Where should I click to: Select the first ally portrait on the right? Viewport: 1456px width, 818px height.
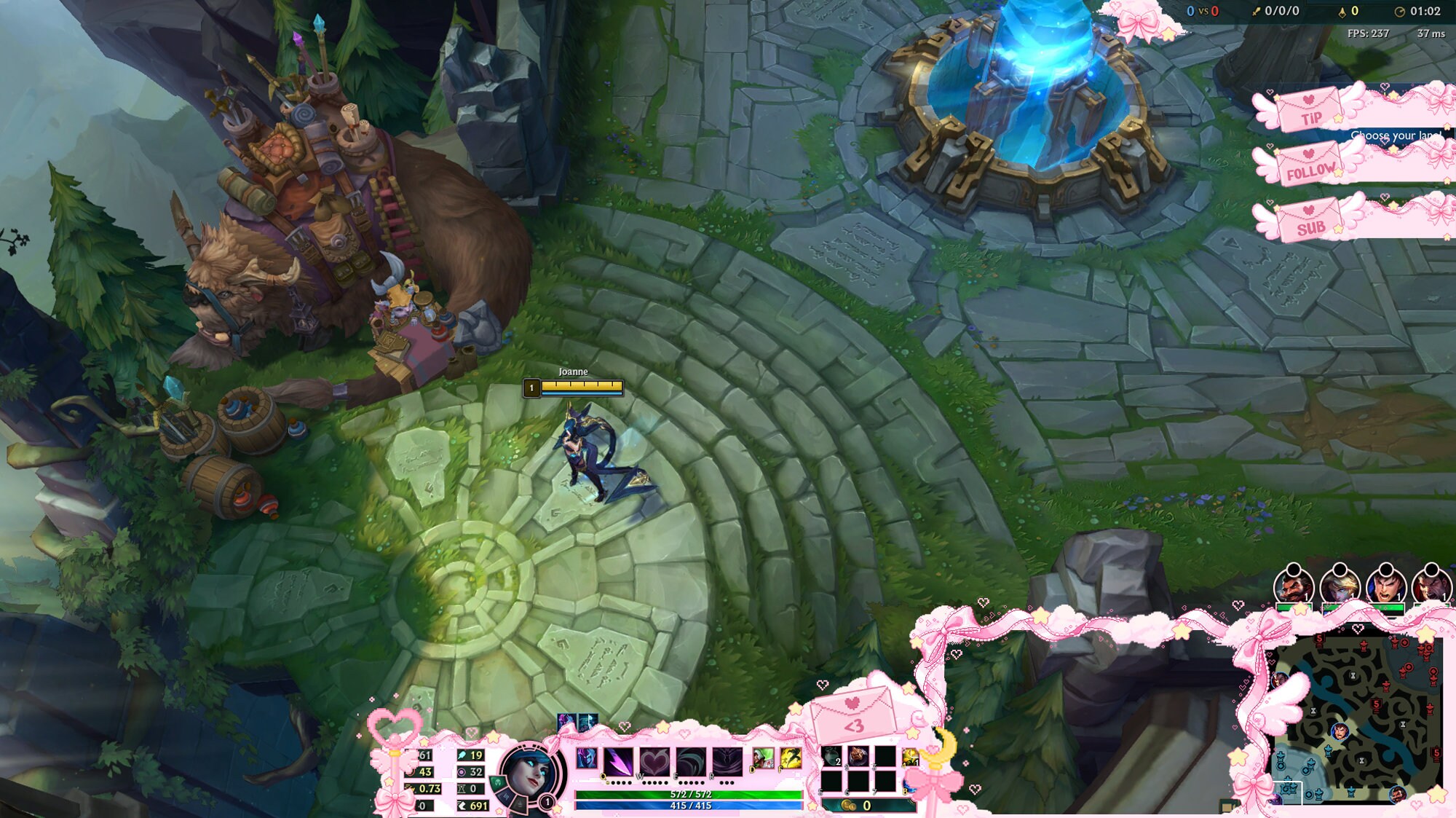(x=1294, y=586)
